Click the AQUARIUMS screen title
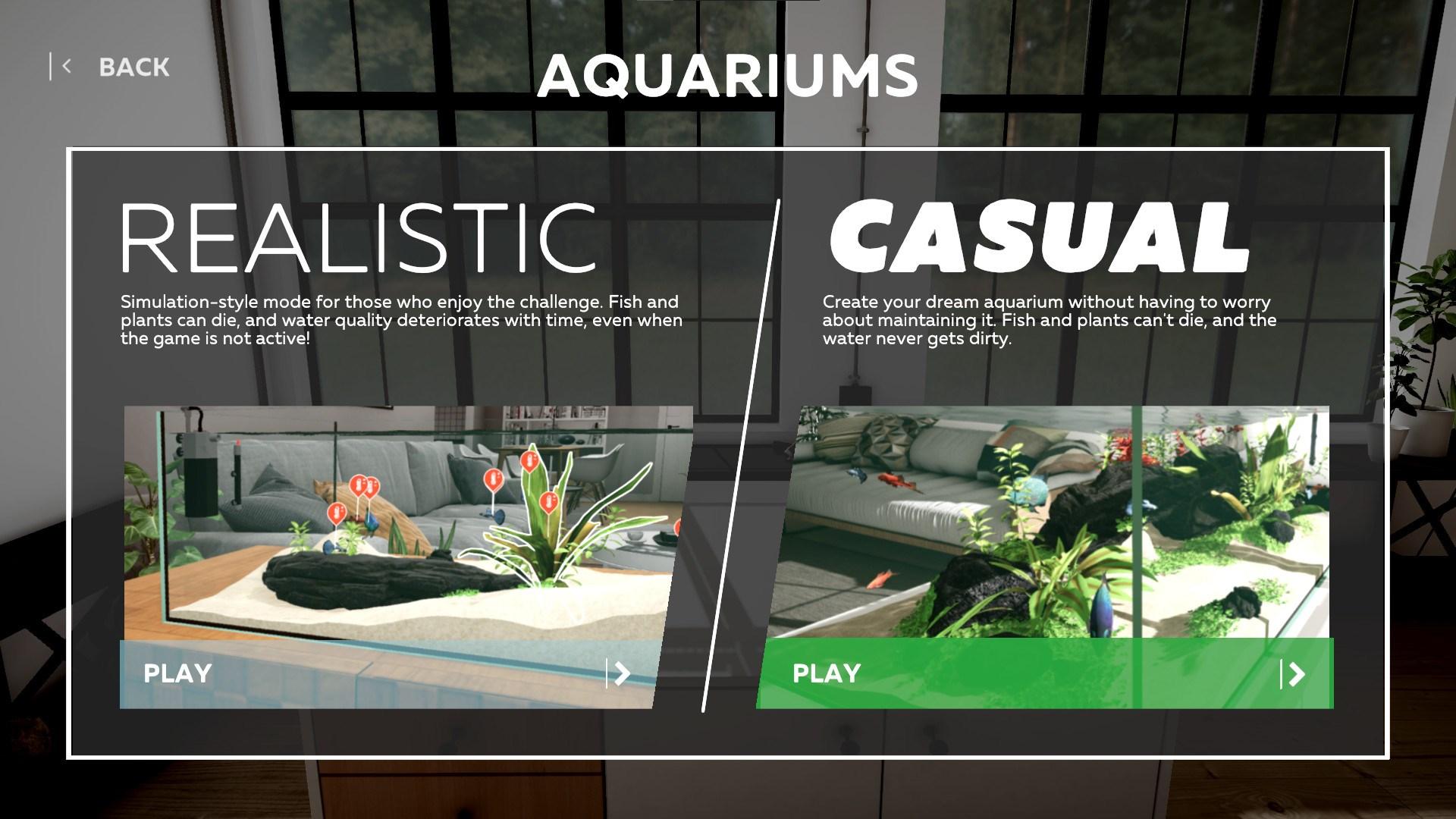Screen dimensions: 1456x819 730,74
